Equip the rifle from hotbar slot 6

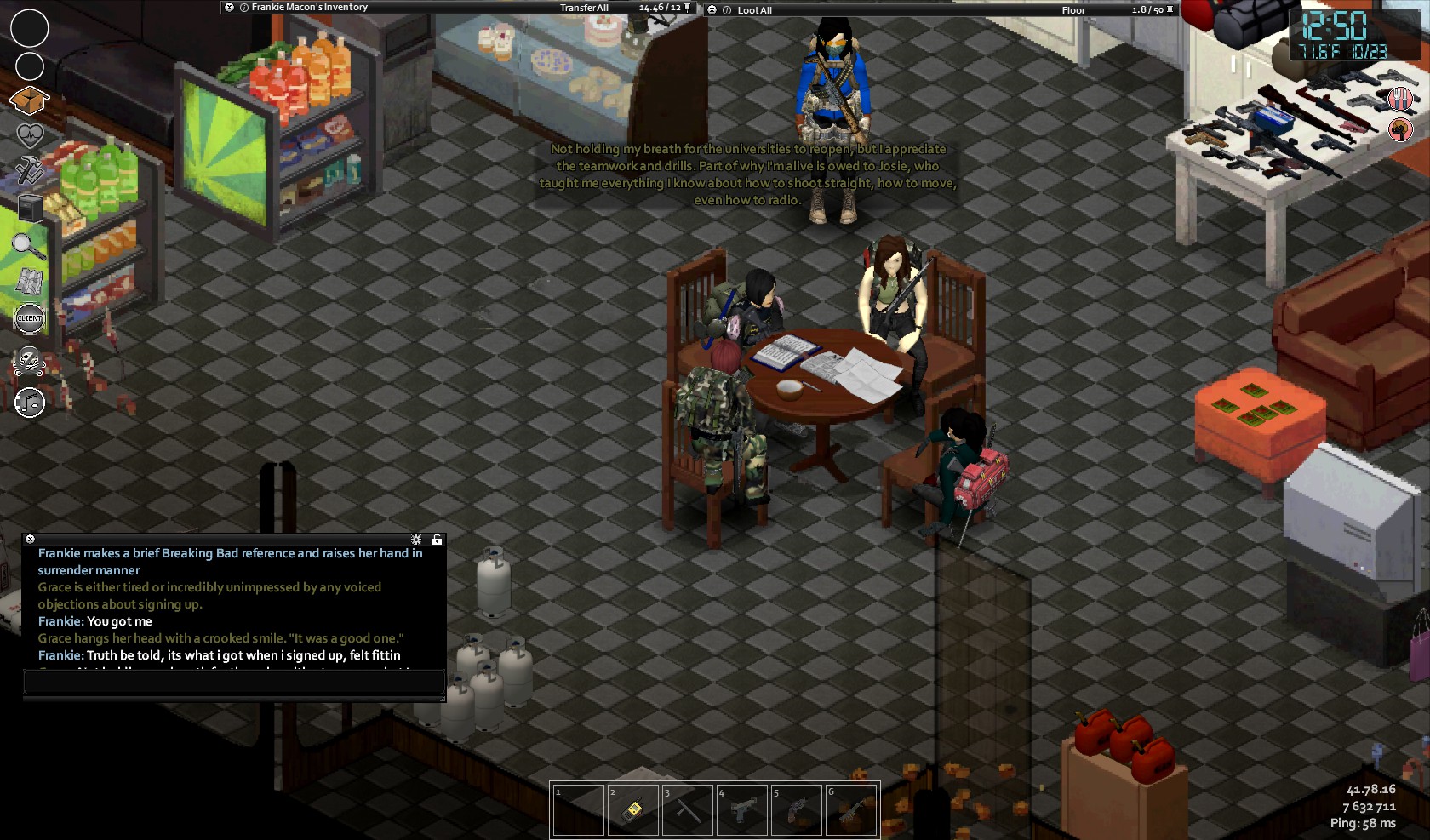point(850,809)
